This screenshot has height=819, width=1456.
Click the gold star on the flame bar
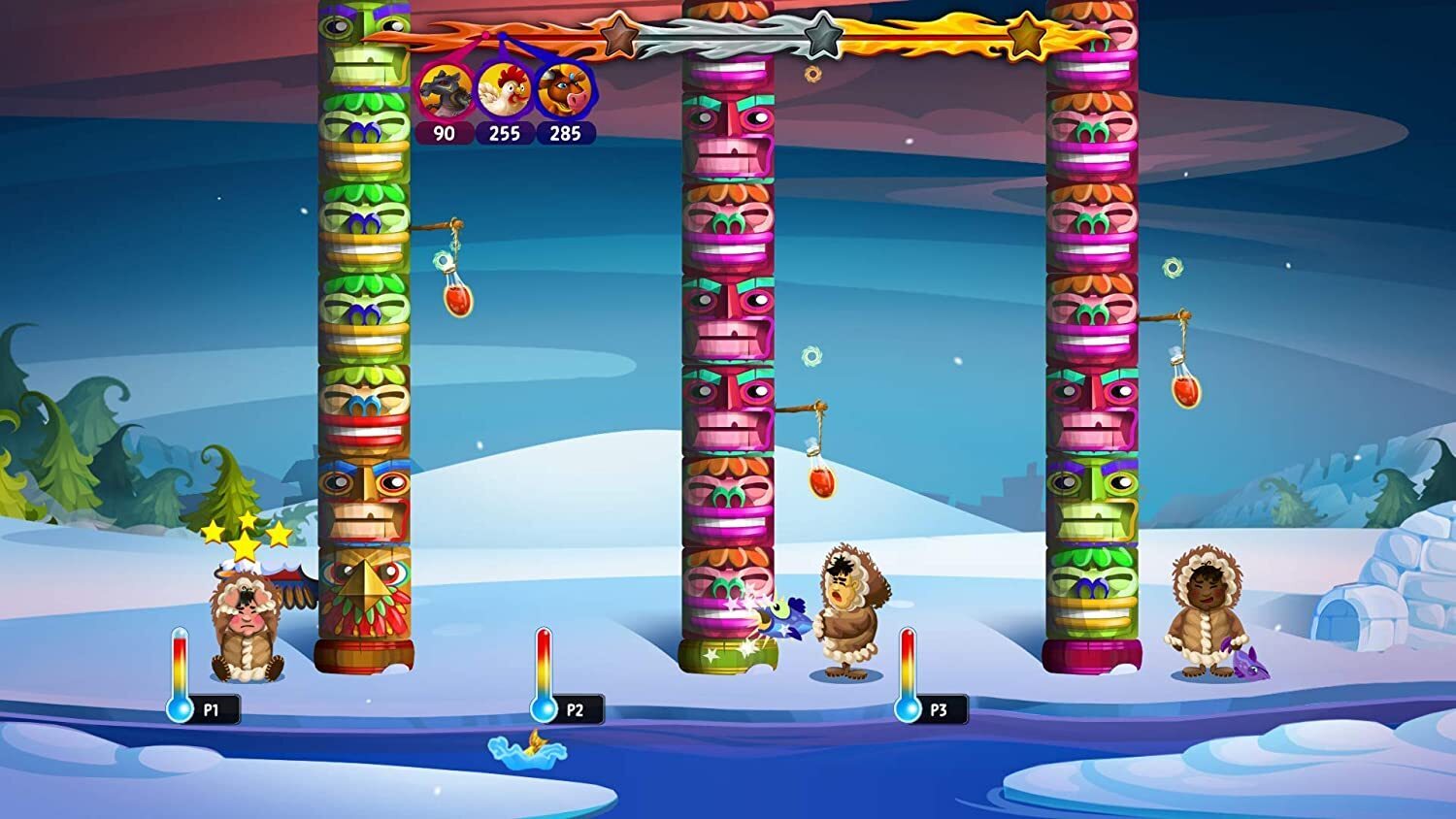(1025, 37)
